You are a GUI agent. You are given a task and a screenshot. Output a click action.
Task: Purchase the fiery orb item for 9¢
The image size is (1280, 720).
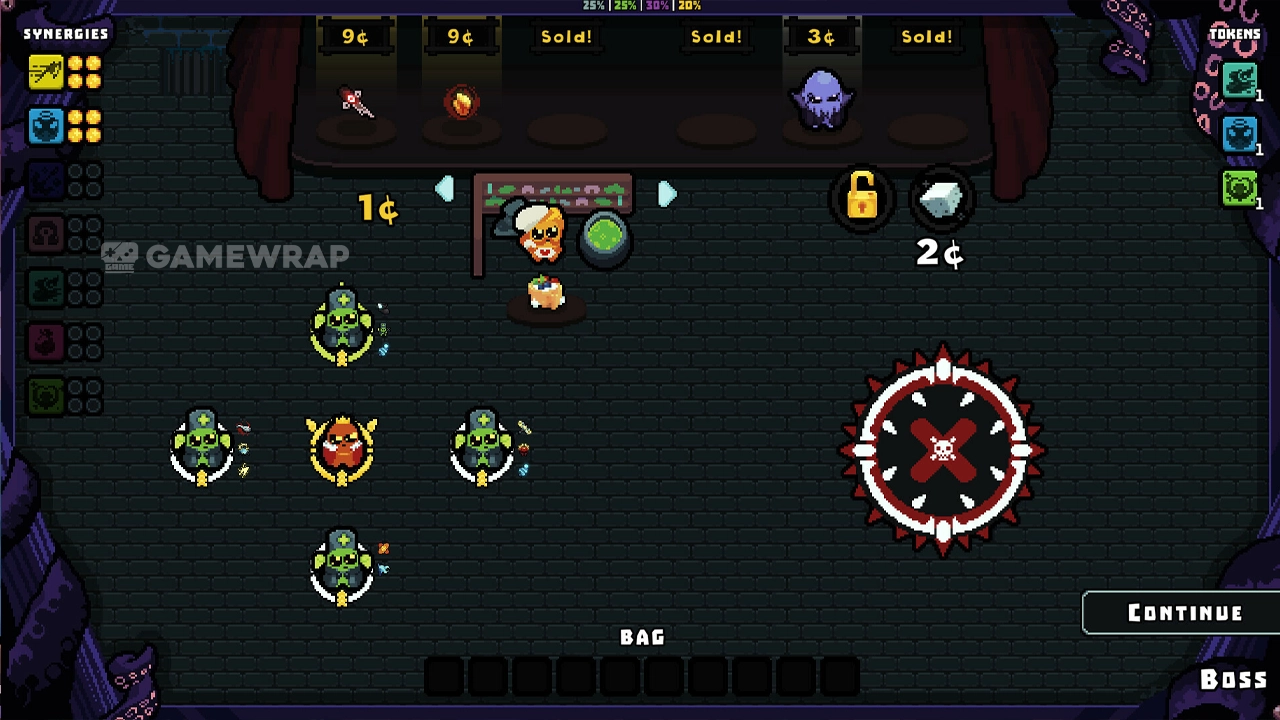pos(461,103)
